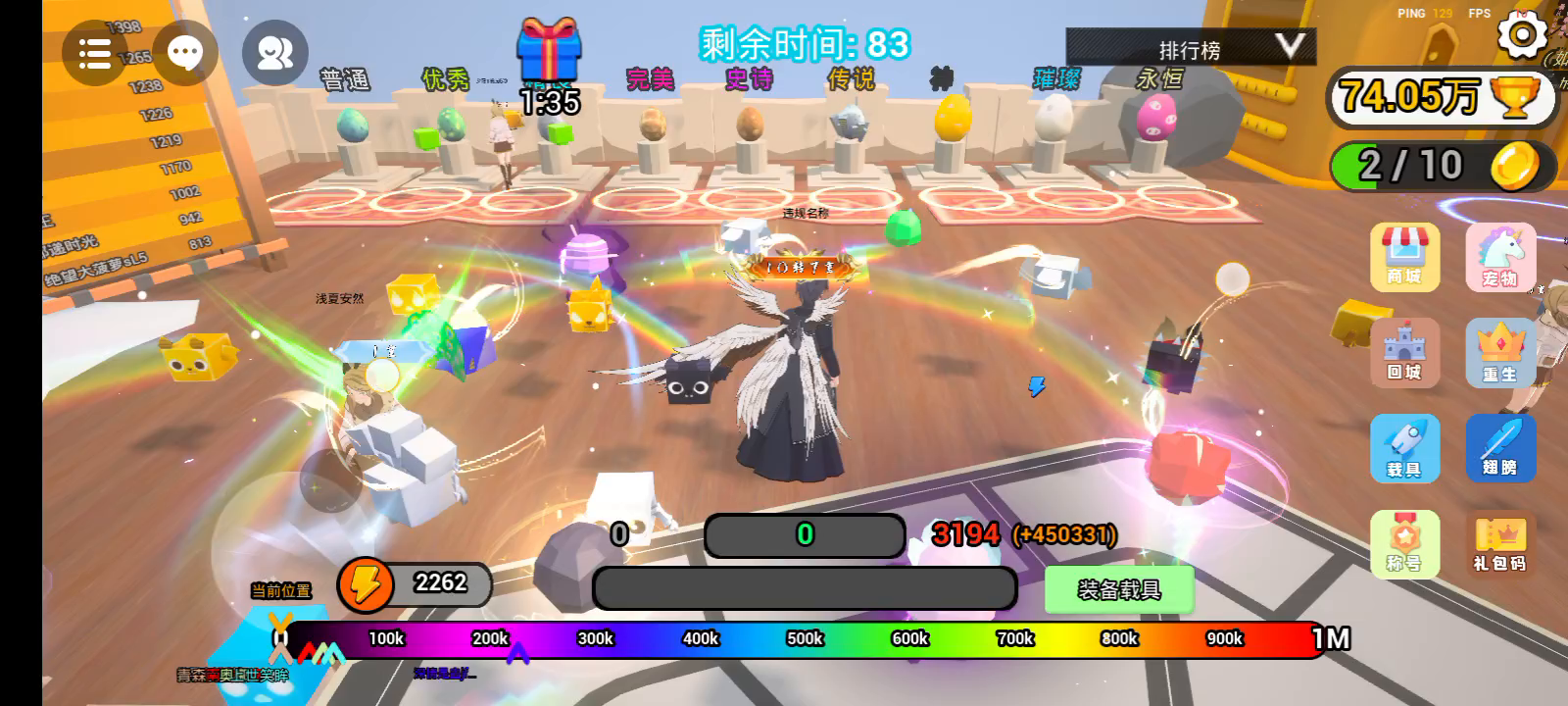Screen dimensions: 1568x706
Task: Open the 翅膀 wings menu
Action: 1499,448
